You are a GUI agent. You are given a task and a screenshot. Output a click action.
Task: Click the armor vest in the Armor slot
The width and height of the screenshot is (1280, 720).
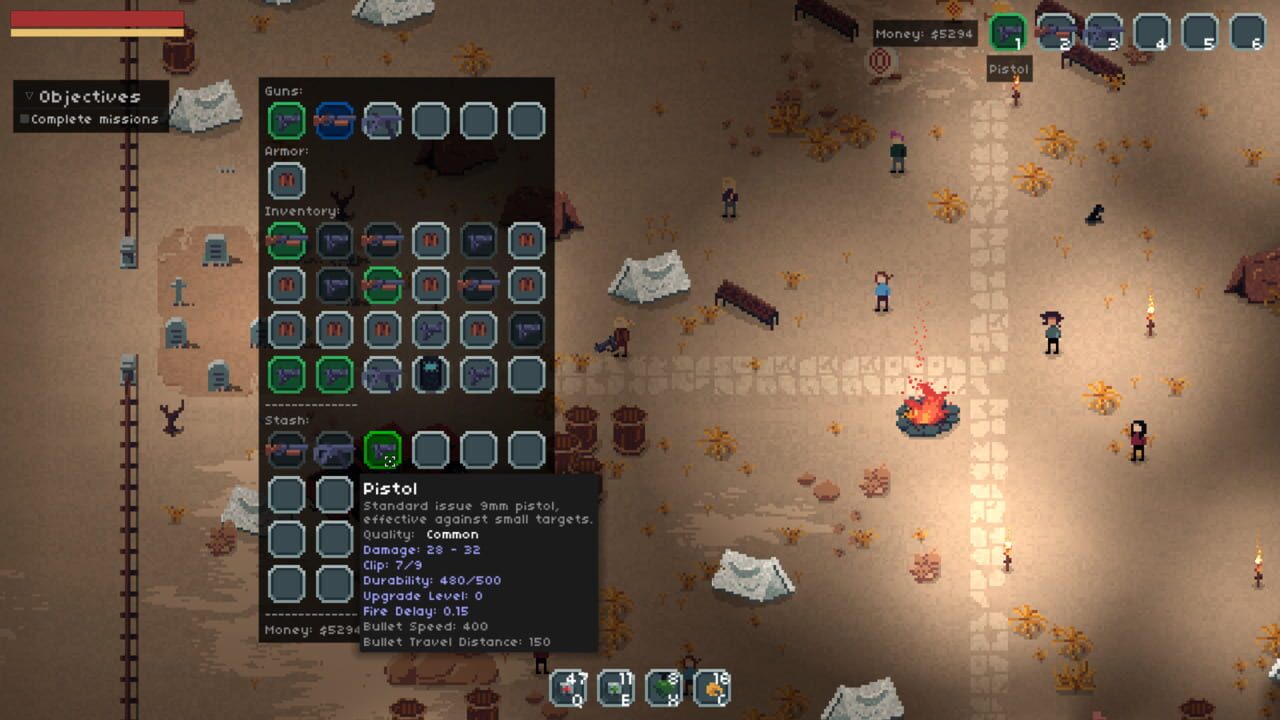pyautogui.click(x=286, y=181)
